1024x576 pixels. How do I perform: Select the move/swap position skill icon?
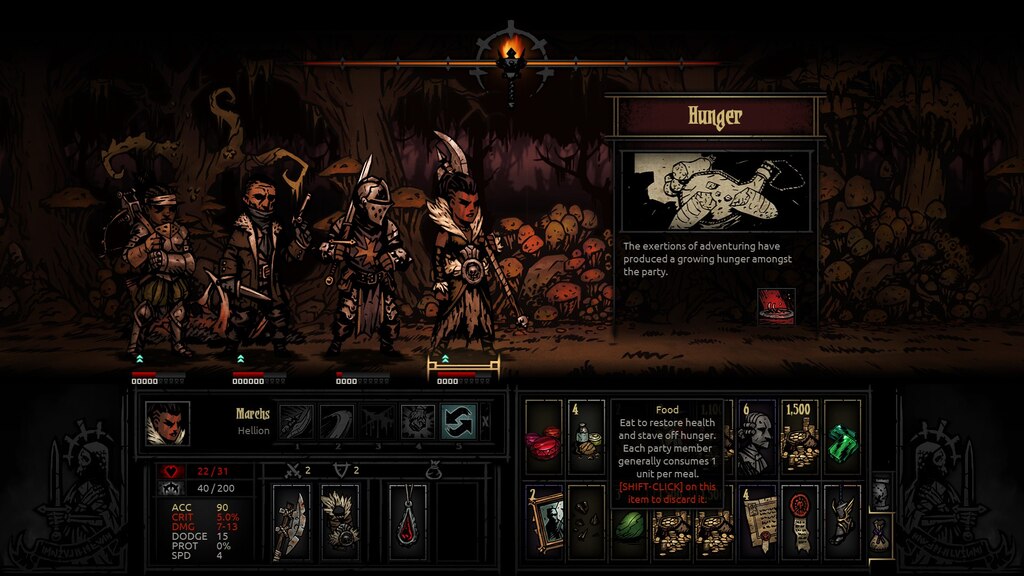click(458, 421)
